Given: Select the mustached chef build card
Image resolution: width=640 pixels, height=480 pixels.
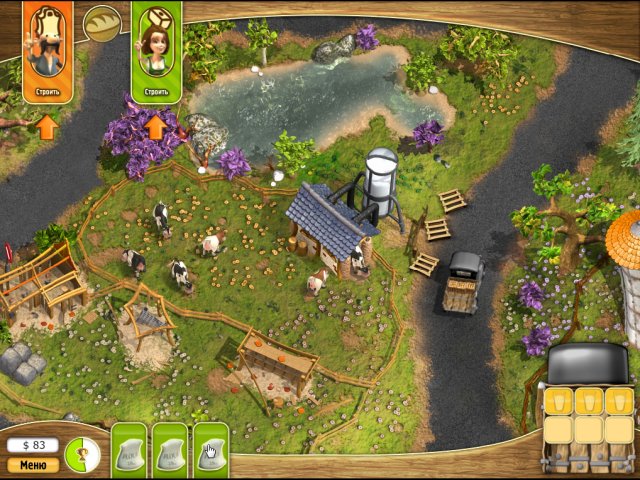Looking at the screenshot, I should click(47, 50).
